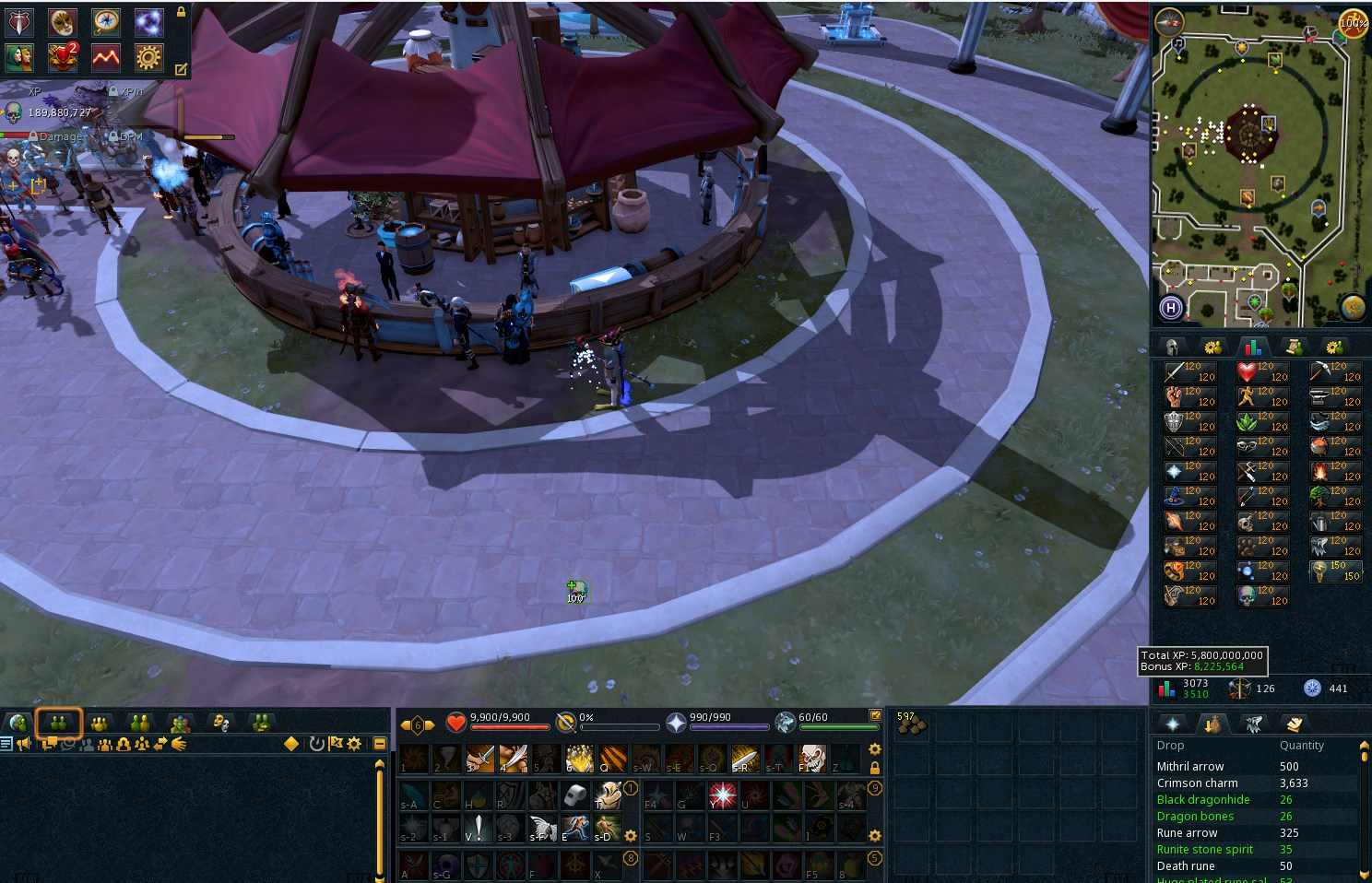Lock the action bar with its padlock

[874, 767]
